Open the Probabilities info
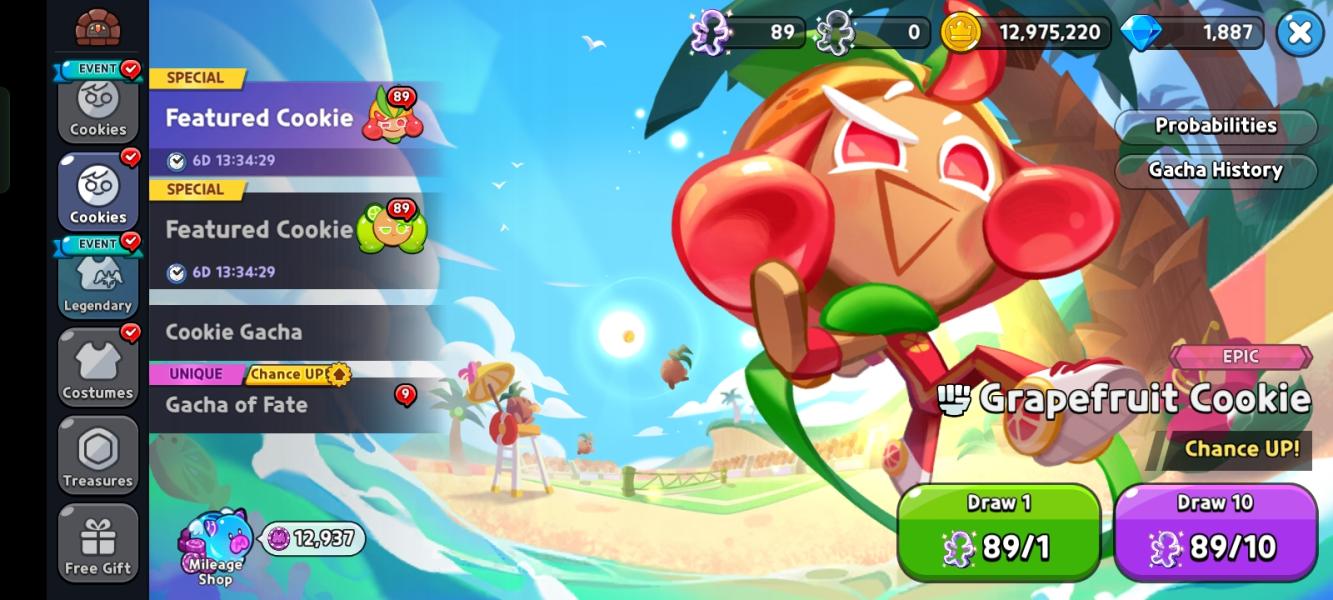The width and height of the screenshot is (1333, 600). pos(1215,126)
